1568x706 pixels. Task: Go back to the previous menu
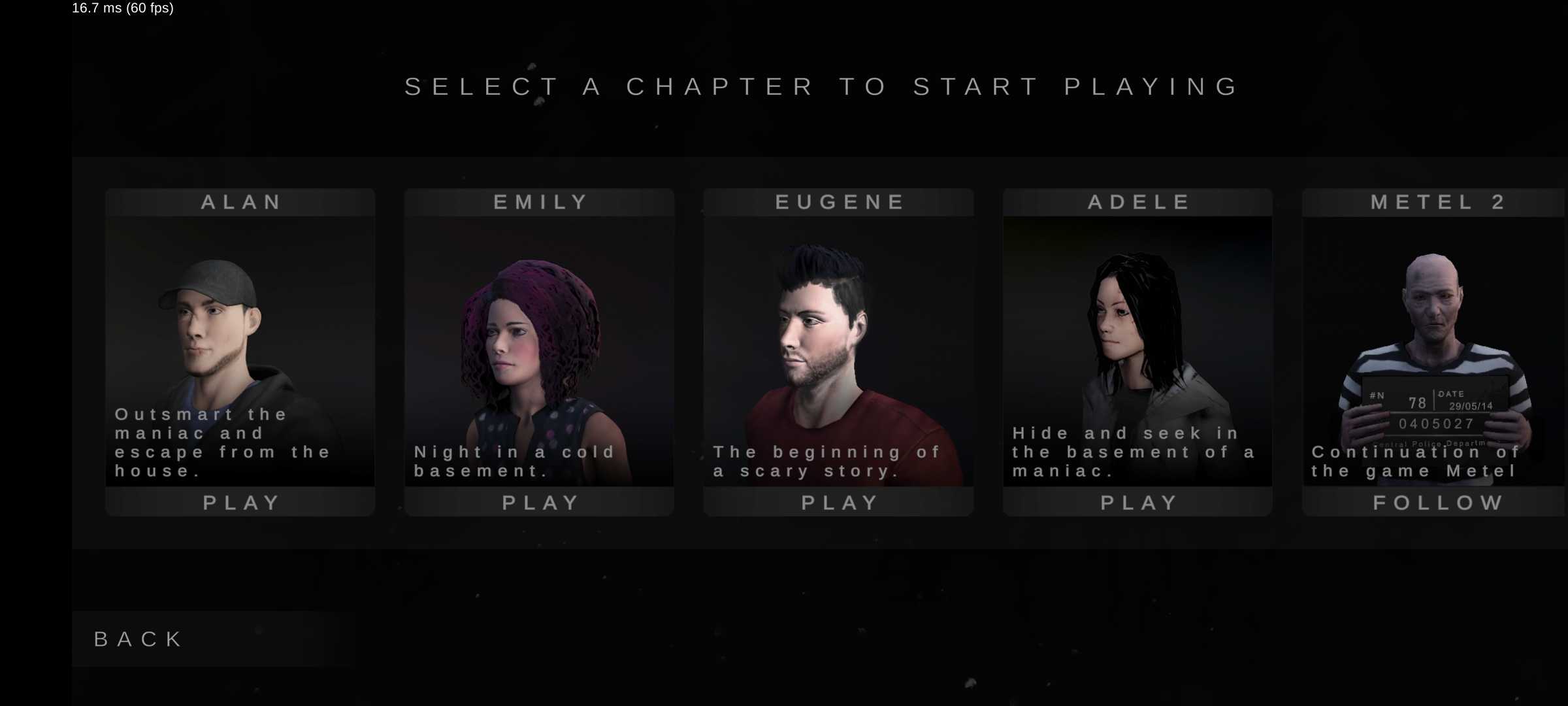click(139, 639)
